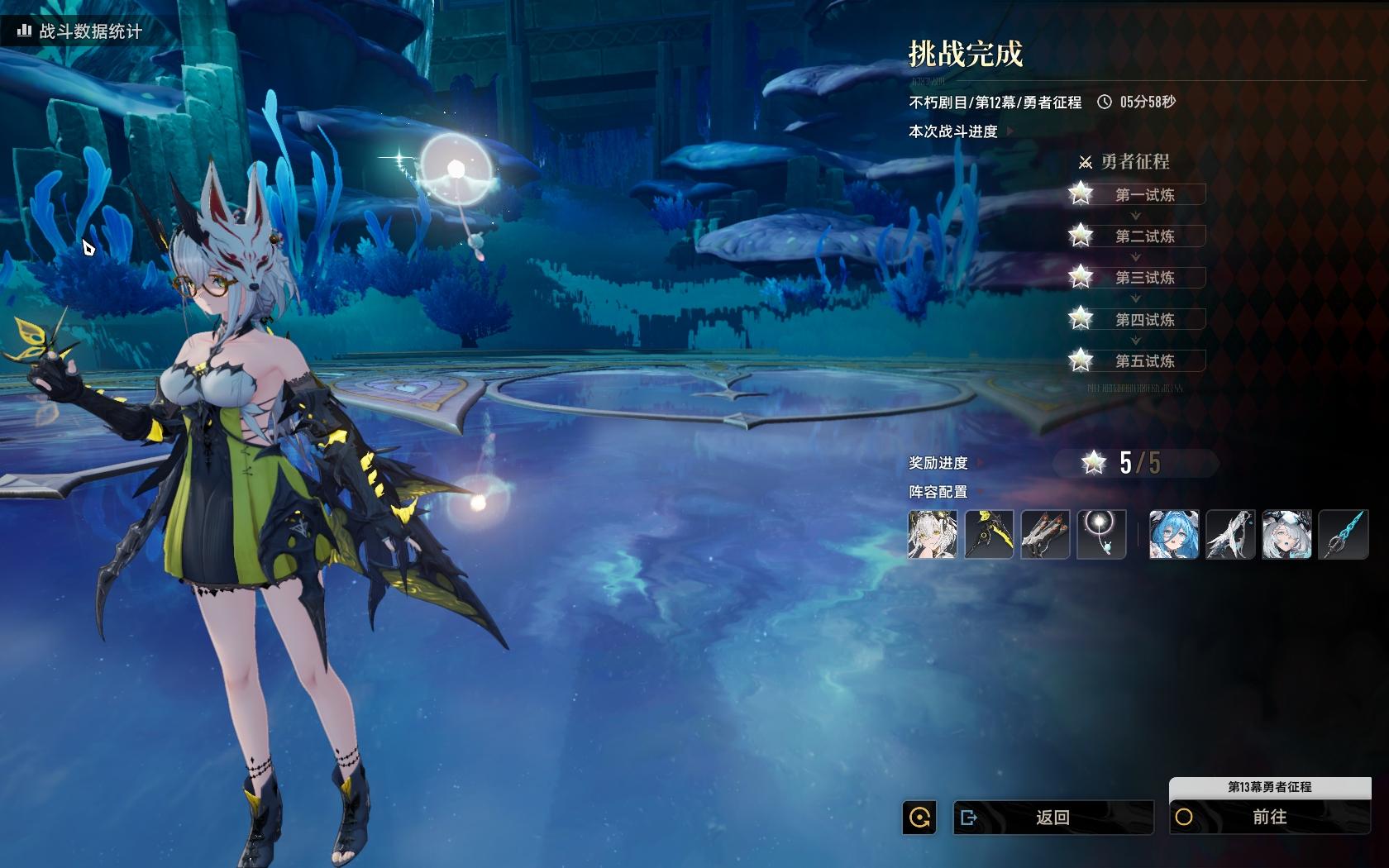Inspect the white winged weapon icon
Viewport: 1389px width, 868px height.
pos(1230,534)
